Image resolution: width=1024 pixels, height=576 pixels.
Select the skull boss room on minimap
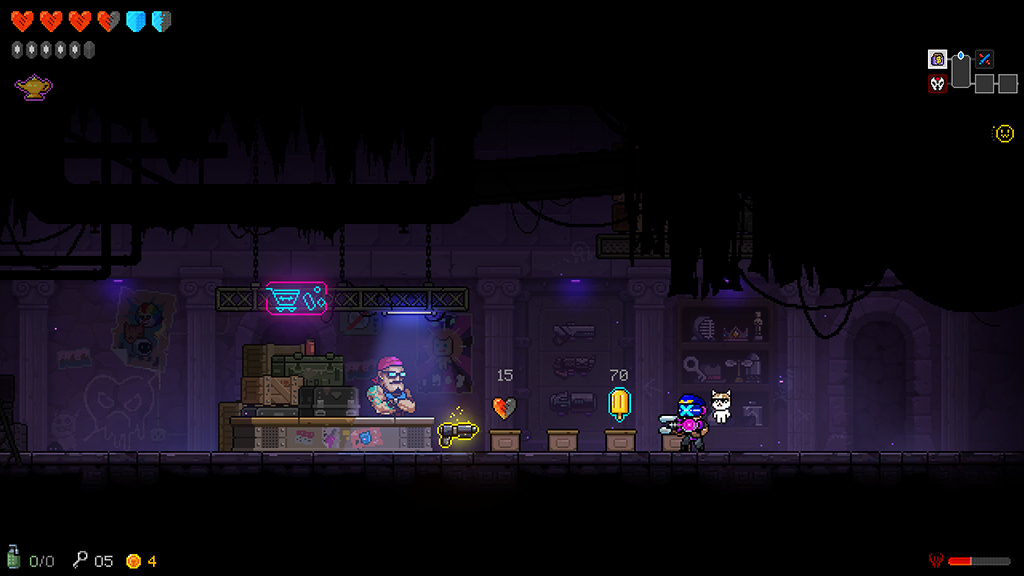[x=937, y=84]
